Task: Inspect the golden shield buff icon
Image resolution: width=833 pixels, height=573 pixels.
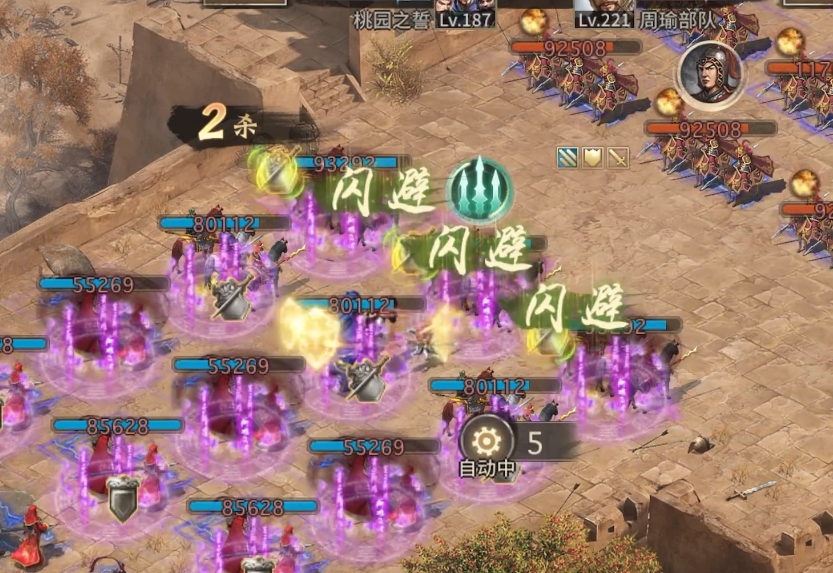Action: click(593, 157)
